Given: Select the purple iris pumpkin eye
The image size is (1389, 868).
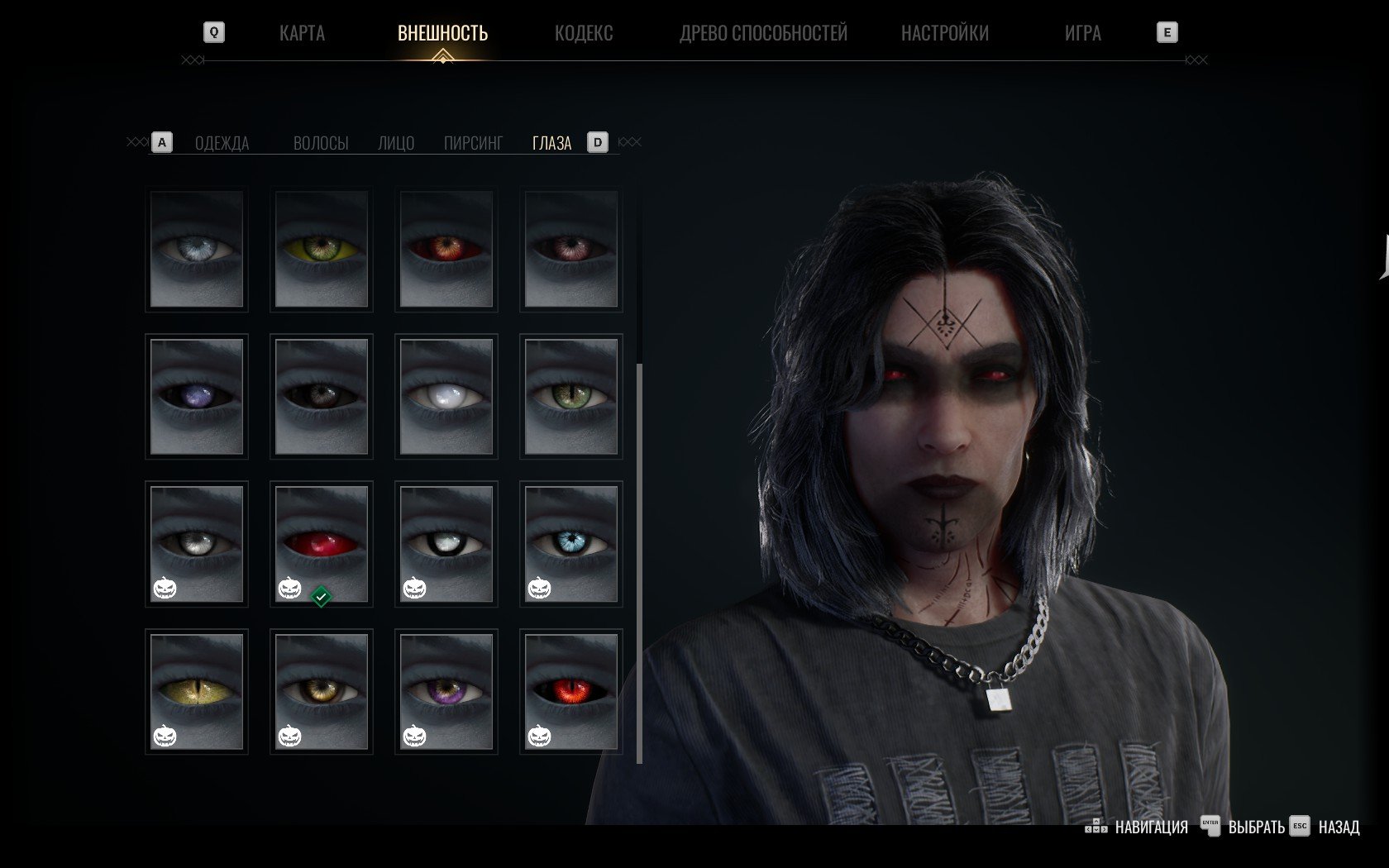Looking at the screenshot, I should (446, 691).
